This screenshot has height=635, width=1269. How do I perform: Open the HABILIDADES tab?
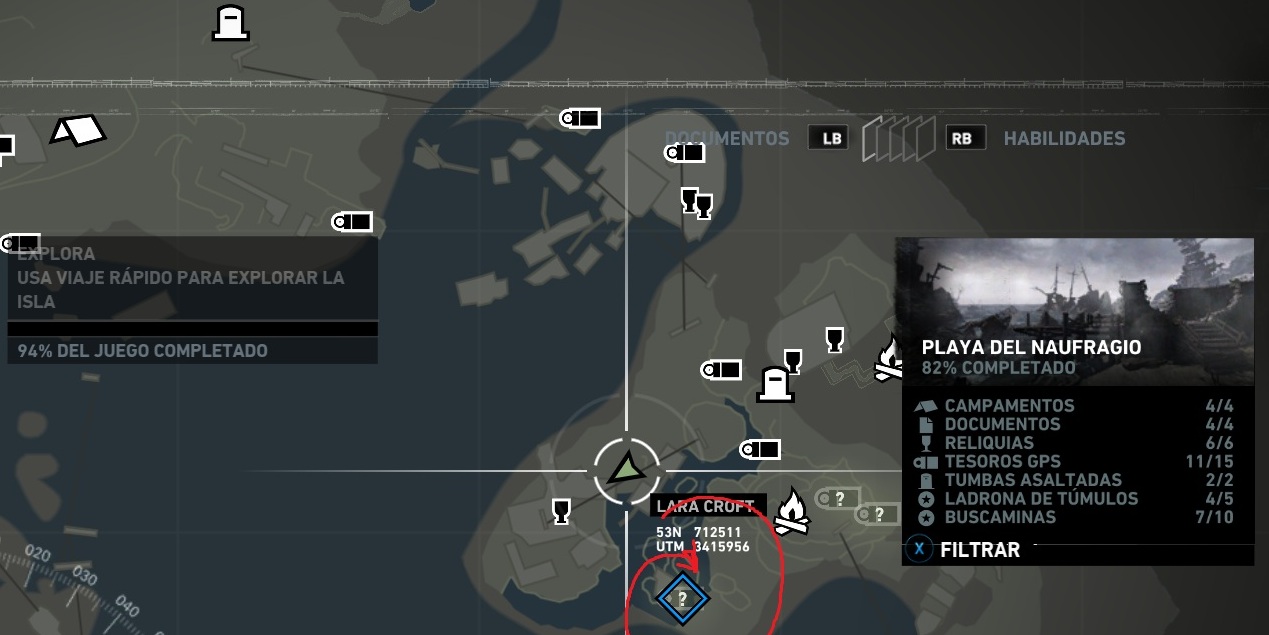coord(1064,138)
